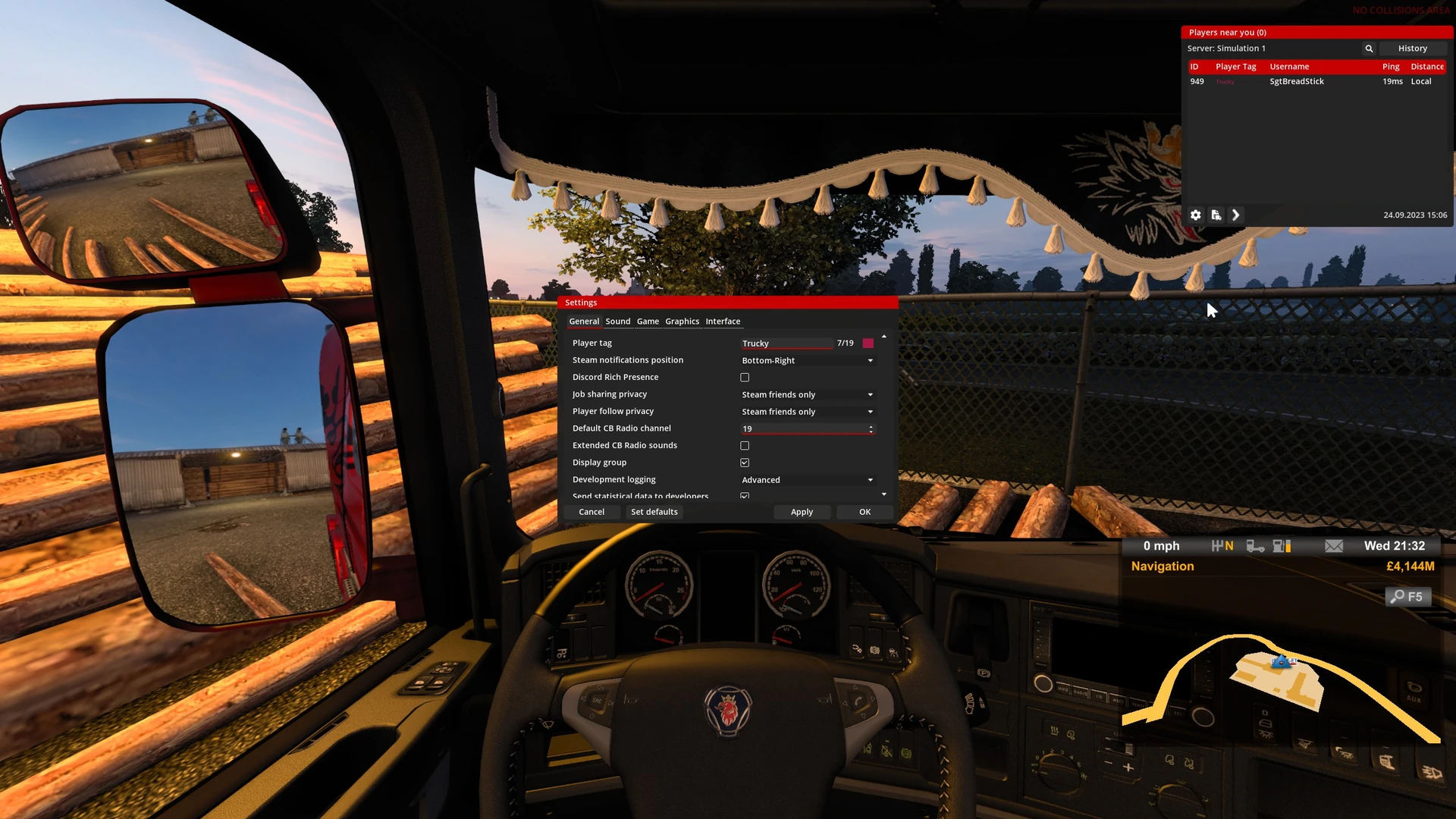
Task: Apply the settings changes
Action: (802, 512)
